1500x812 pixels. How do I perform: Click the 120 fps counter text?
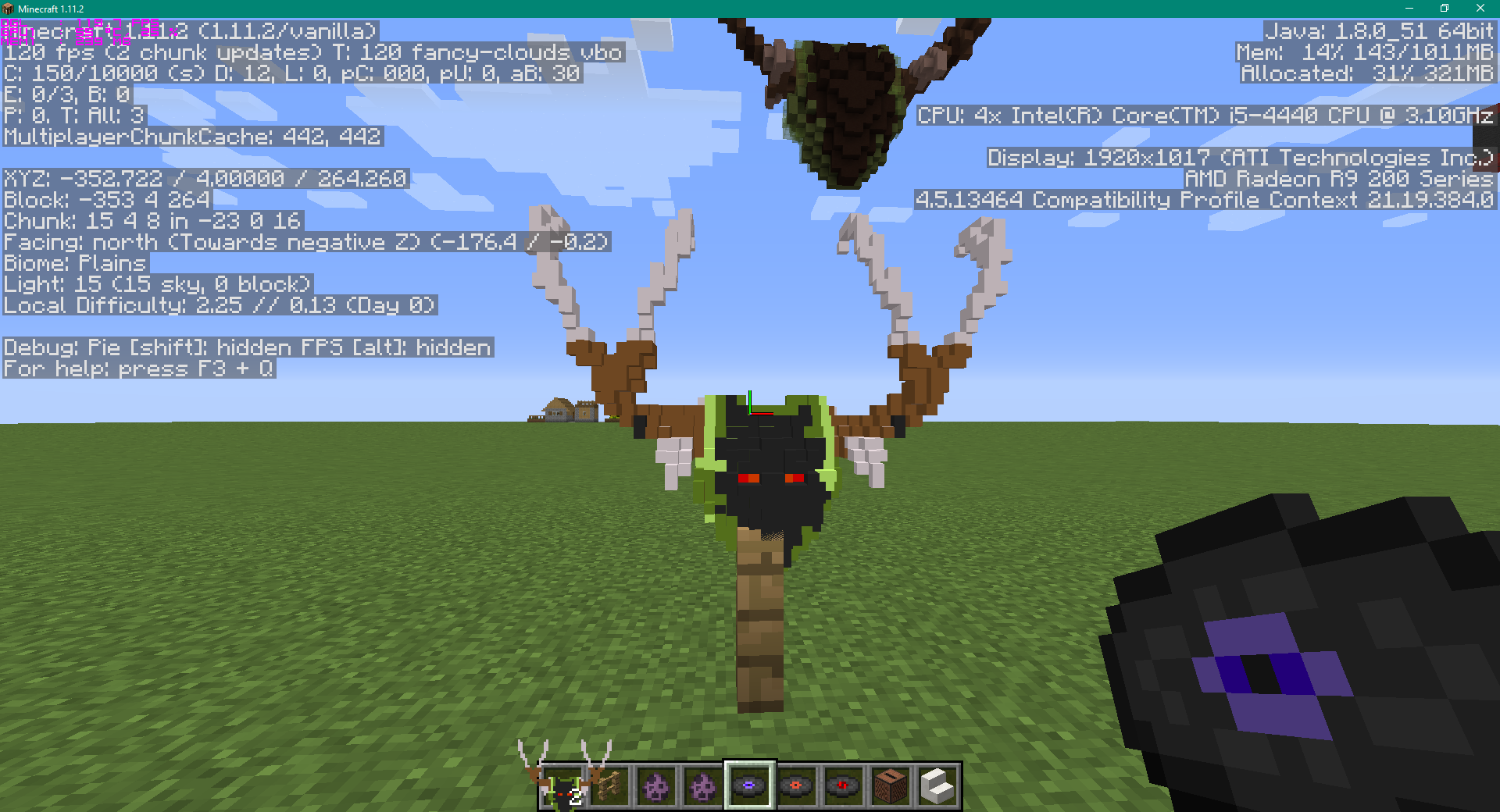click(47, 52)
